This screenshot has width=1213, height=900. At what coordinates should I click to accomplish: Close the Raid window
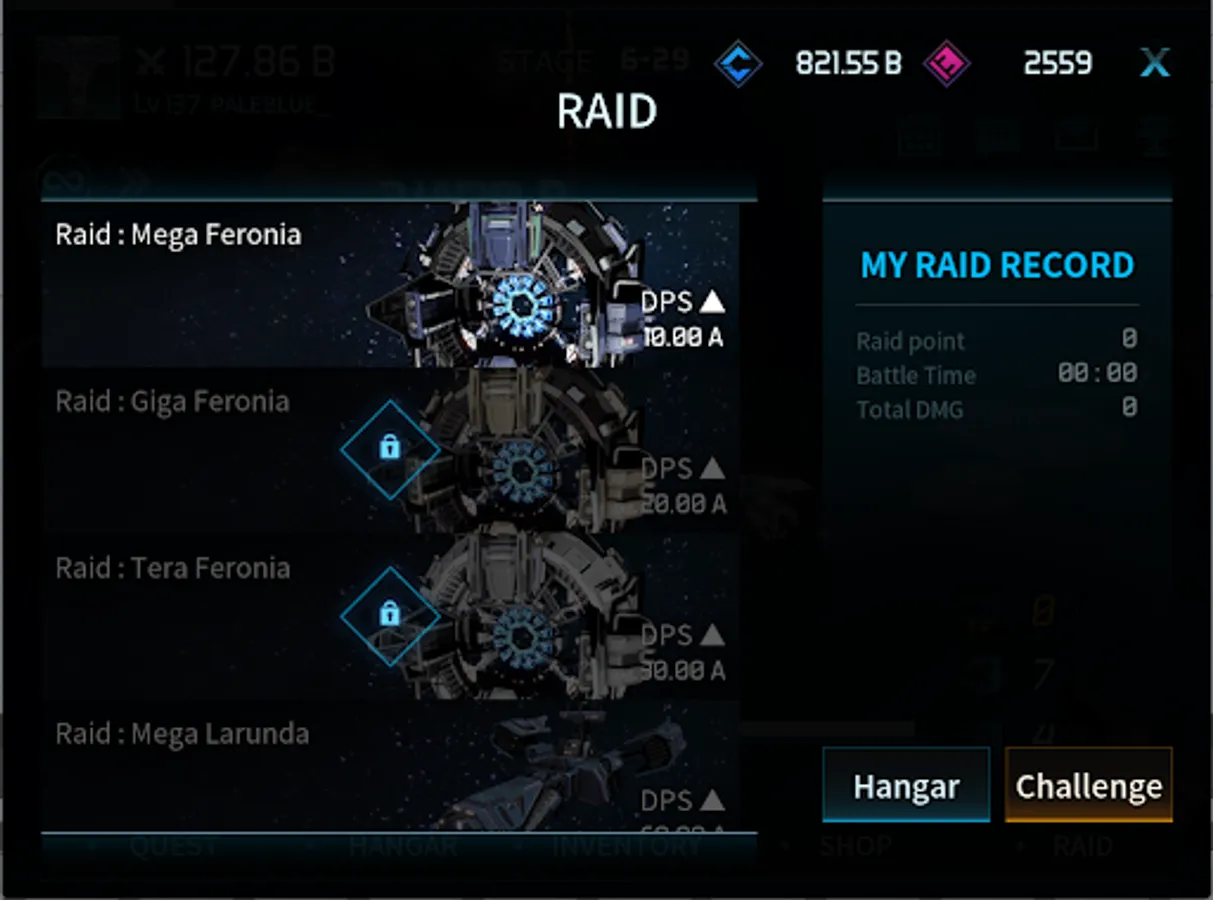(x=1154, y=64)
